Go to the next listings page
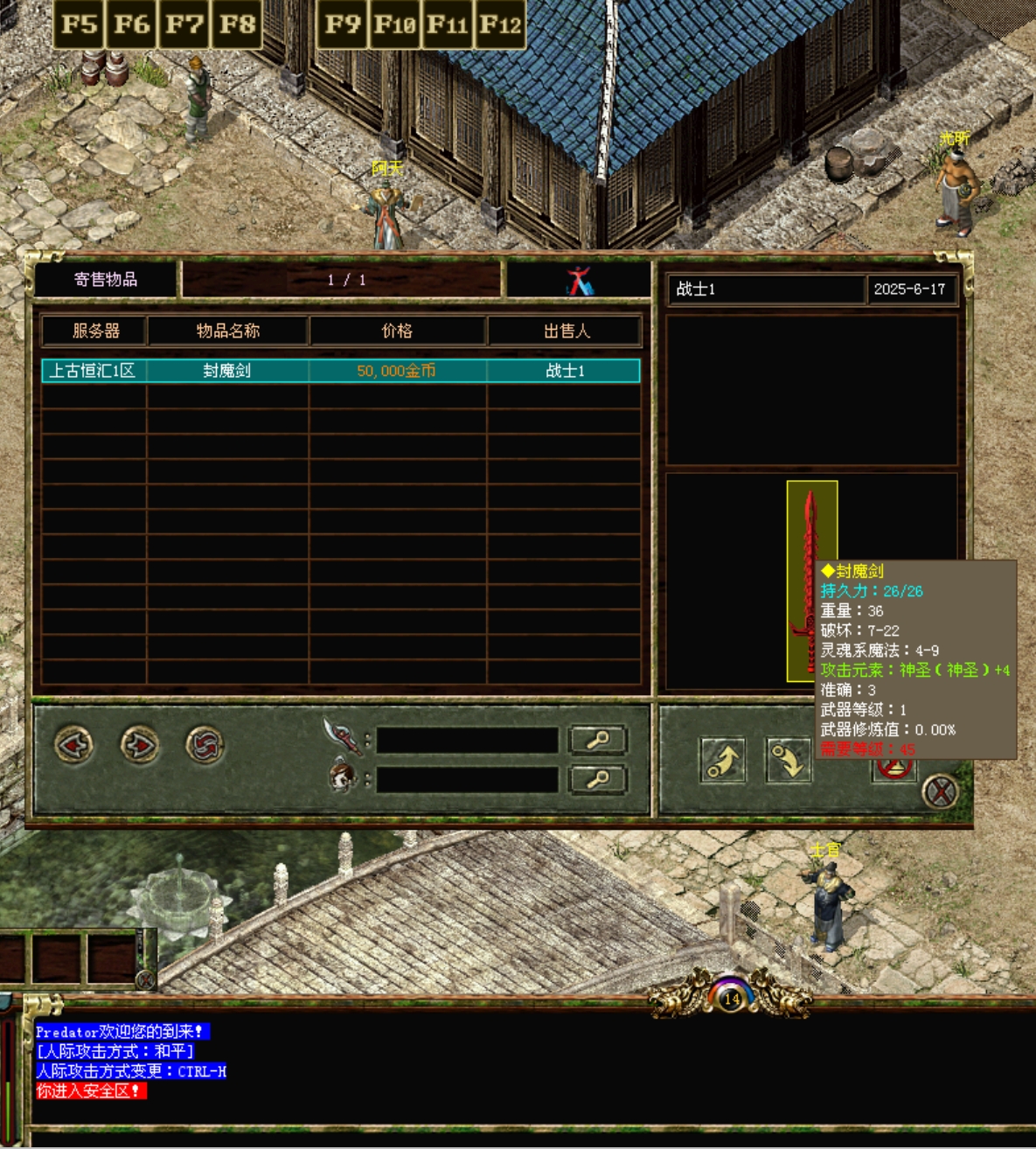The image size is (1036, 1149). pyautogui.click(x=139, y=745)
